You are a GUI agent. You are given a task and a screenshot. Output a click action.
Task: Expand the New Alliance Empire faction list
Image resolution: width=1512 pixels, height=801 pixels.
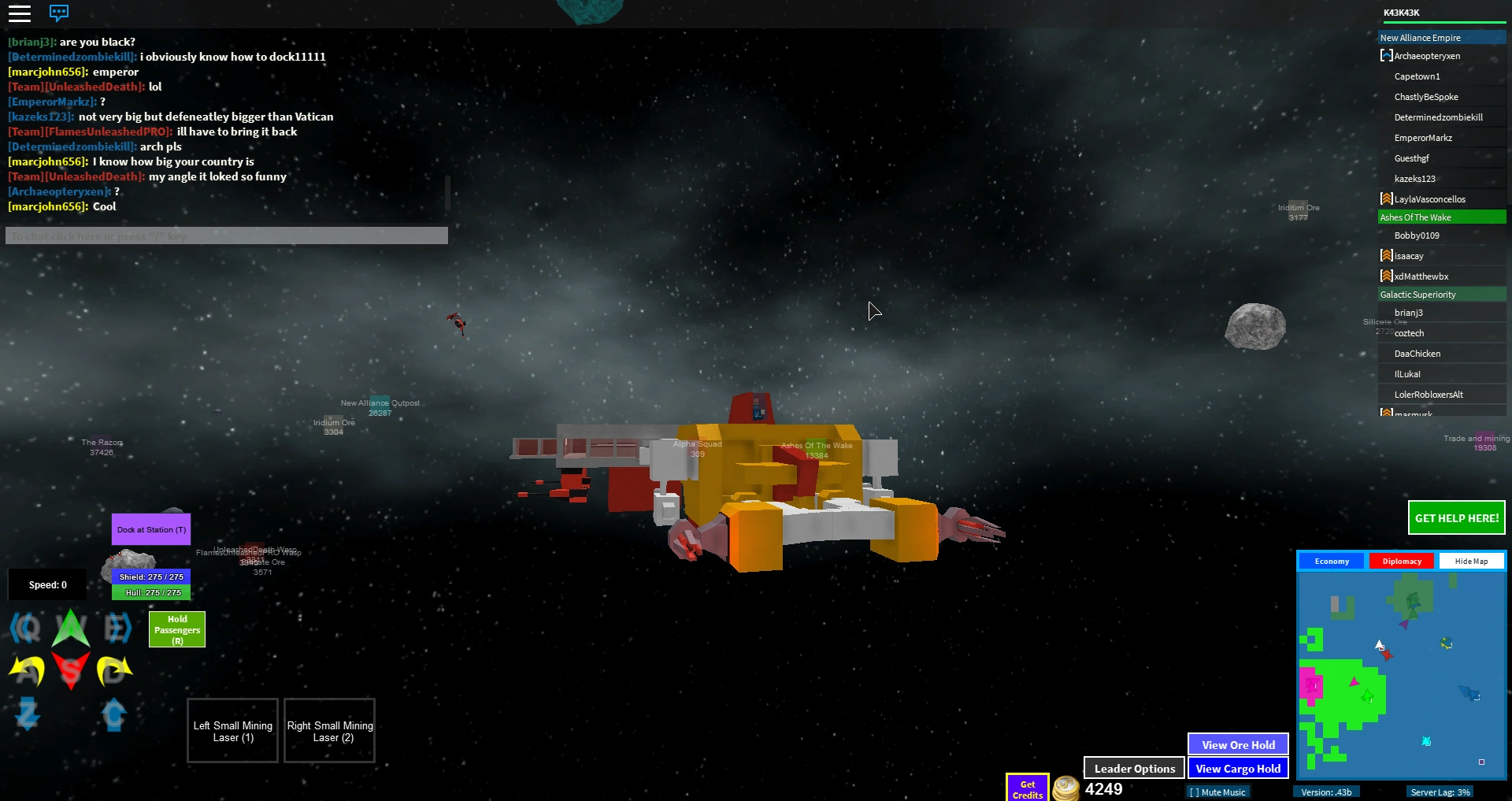coord(1440,37)
